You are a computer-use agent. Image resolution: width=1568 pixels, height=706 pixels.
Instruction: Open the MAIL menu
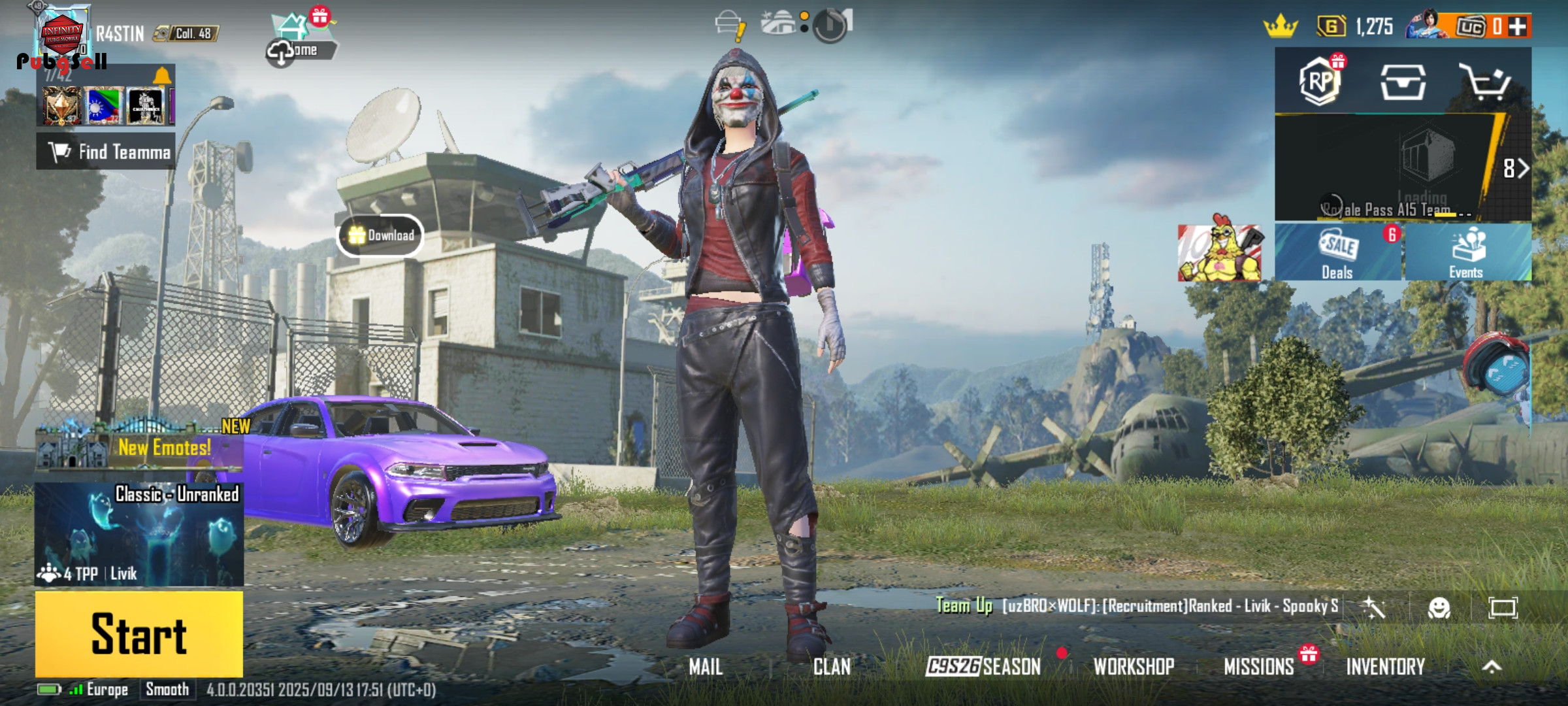[x=706, y=667]
